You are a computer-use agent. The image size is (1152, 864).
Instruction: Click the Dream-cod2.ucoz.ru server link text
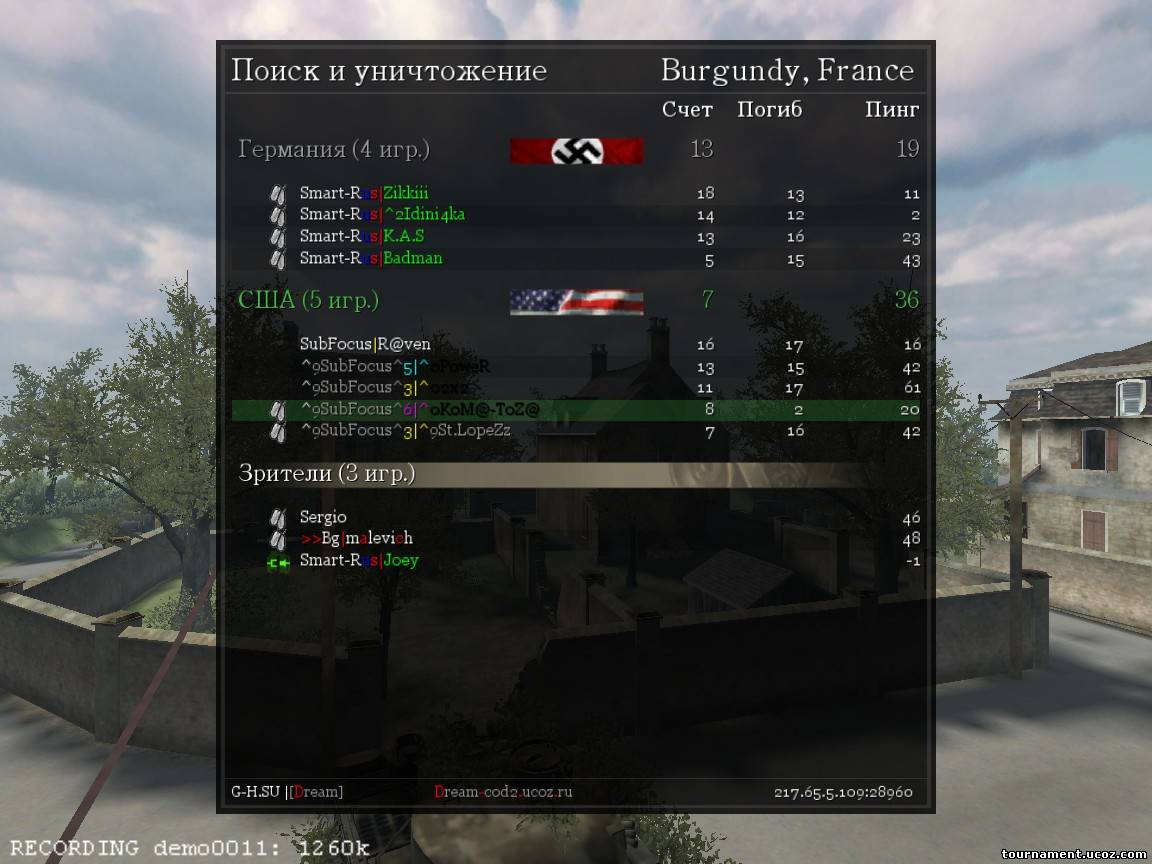503,792
